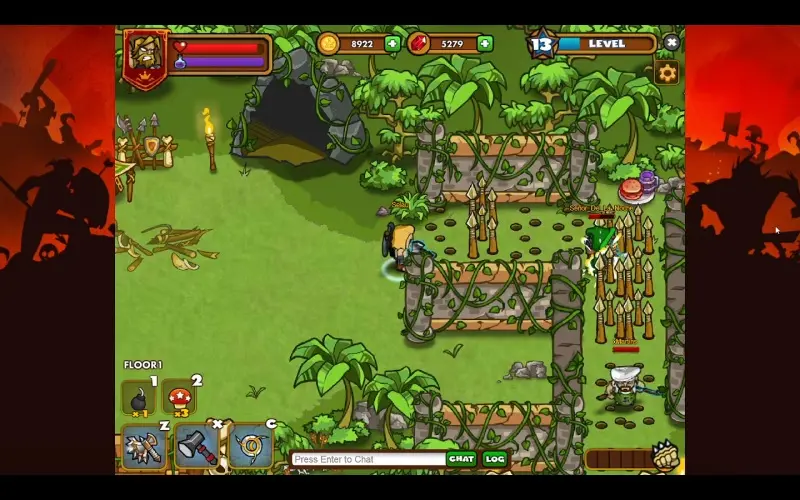Close the HUD with the X button

click(x=671, y=43)
